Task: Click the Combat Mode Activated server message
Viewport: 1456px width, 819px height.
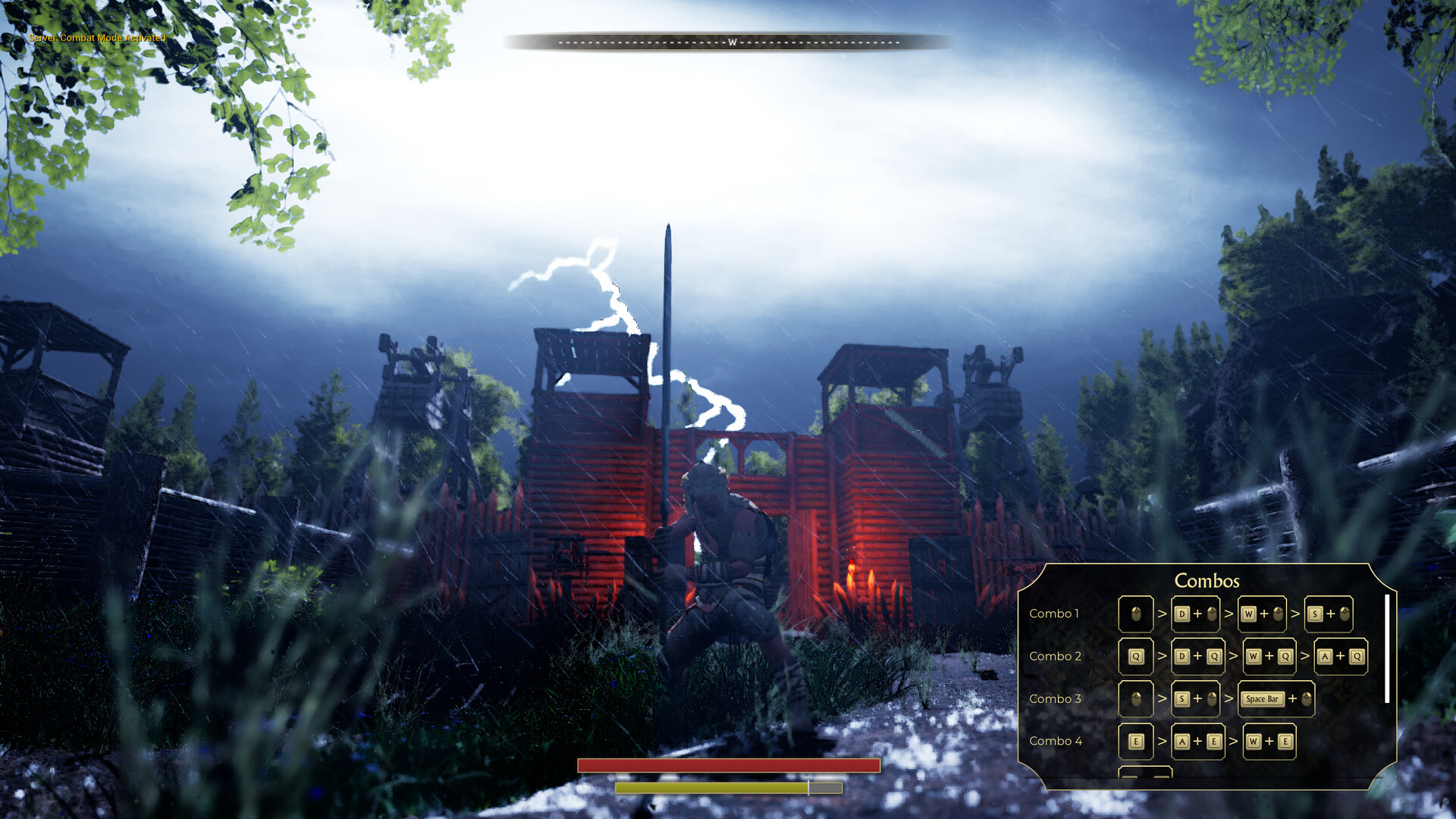Action: point(96,36)
